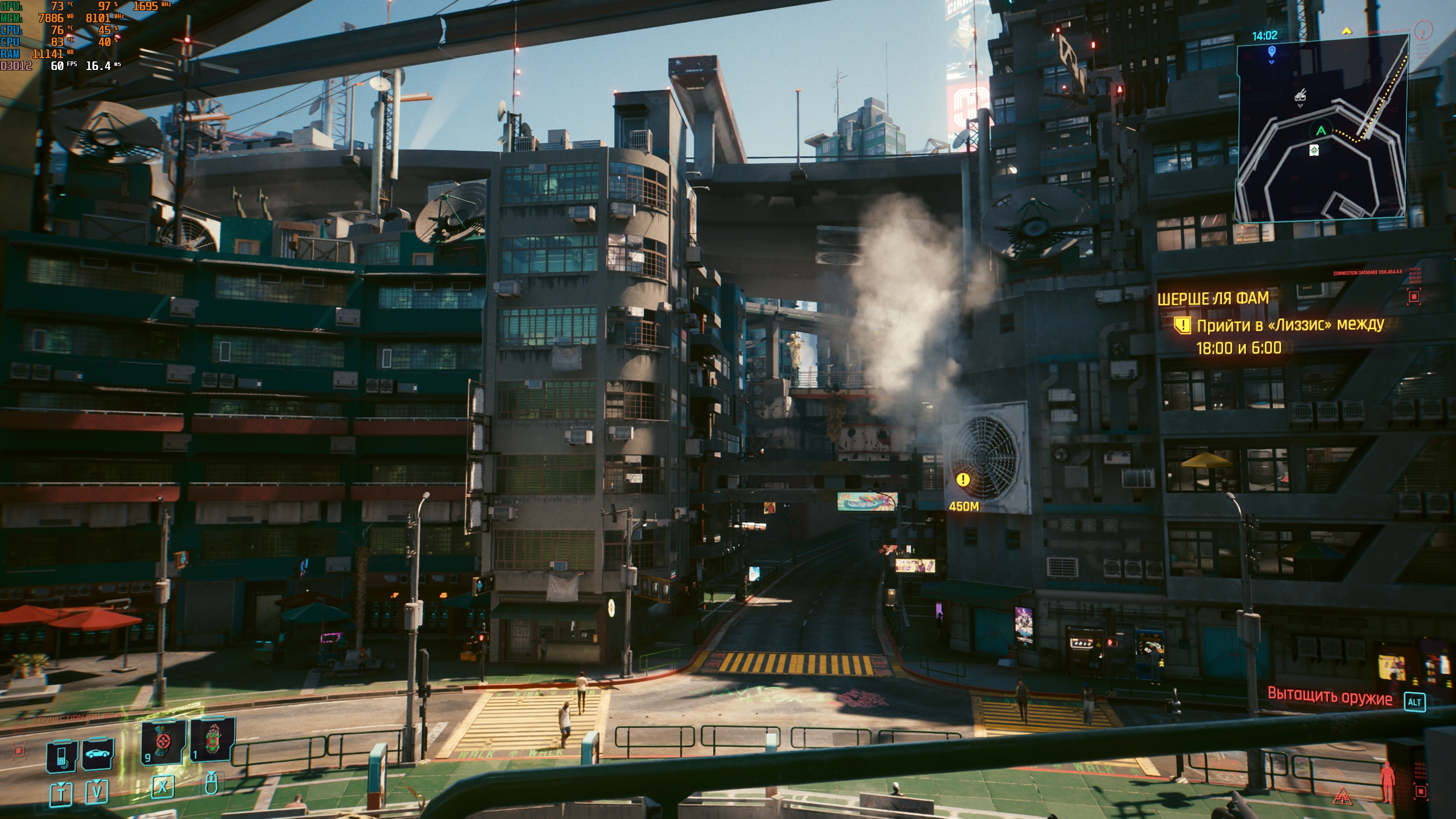Select the green player arrow on minimap
The height and width of the screenshot is (819, 1456).
point(1321,131)
